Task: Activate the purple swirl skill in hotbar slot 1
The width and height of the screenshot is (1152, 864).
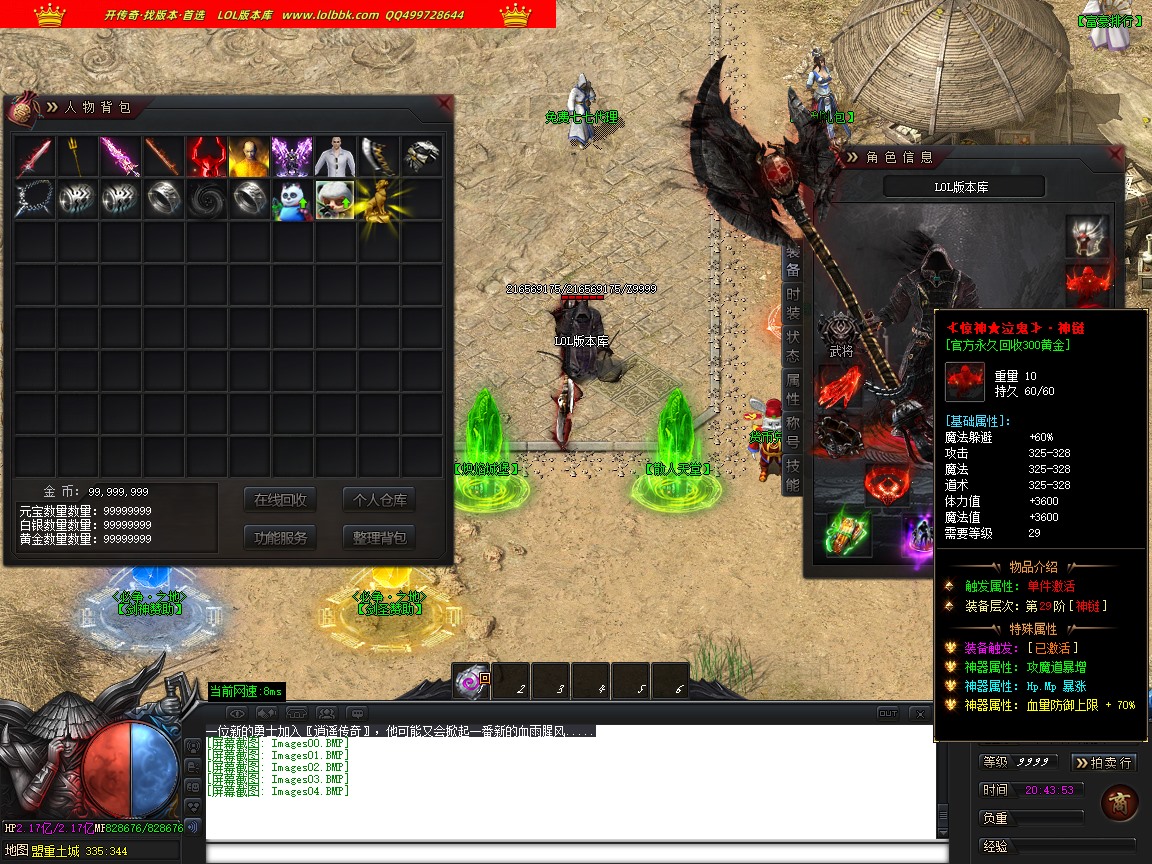Action: tap(471, 682)
